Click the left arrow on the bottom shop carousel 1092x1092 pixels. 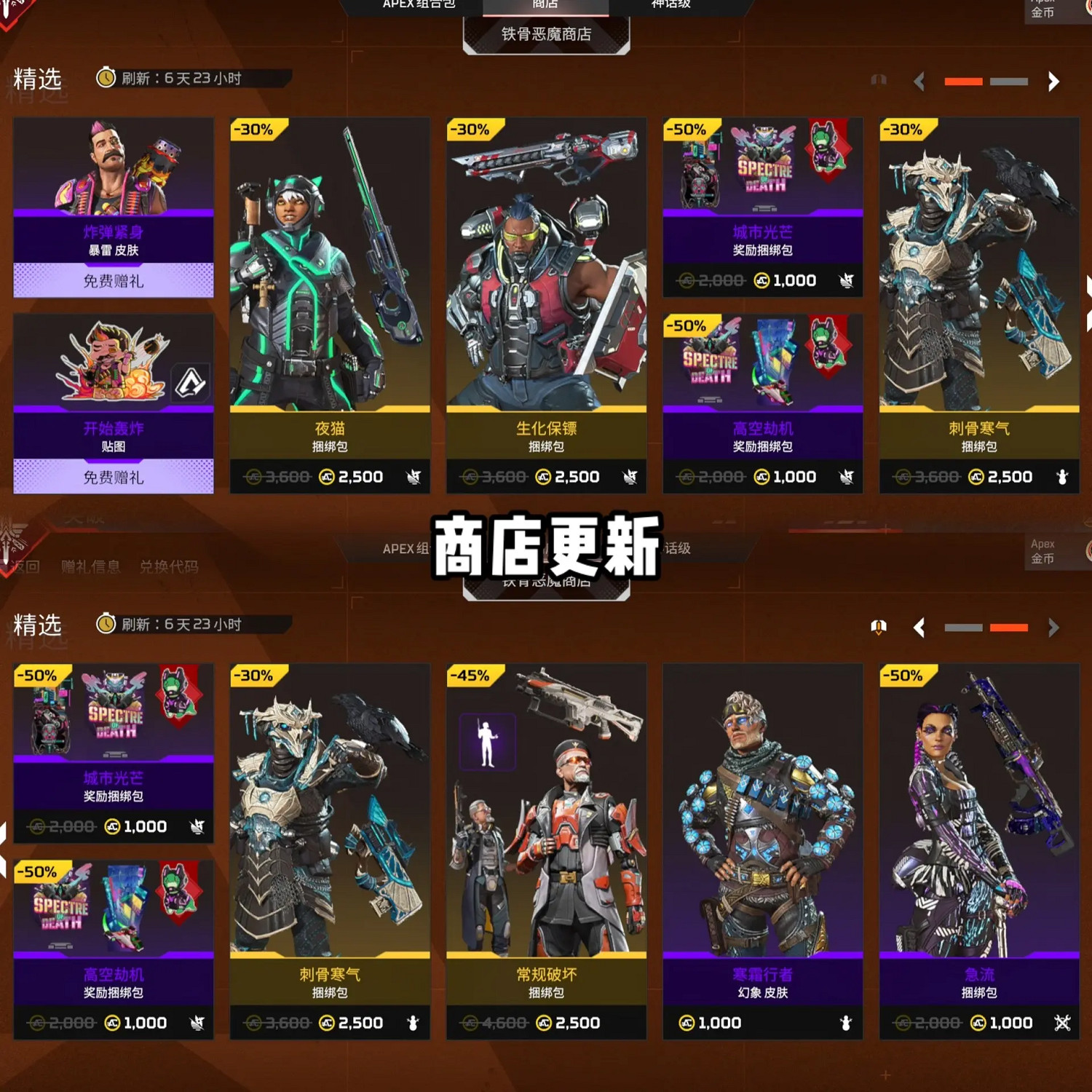point(918,628)
